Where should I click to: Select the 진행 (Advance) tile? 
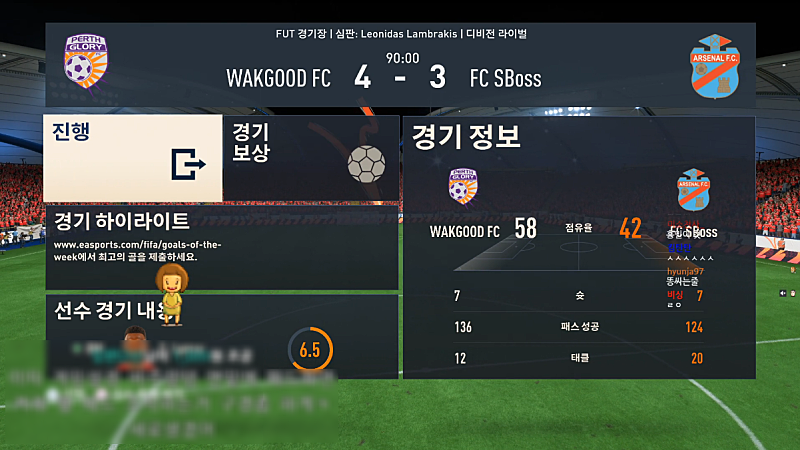[x=132, y=158]
